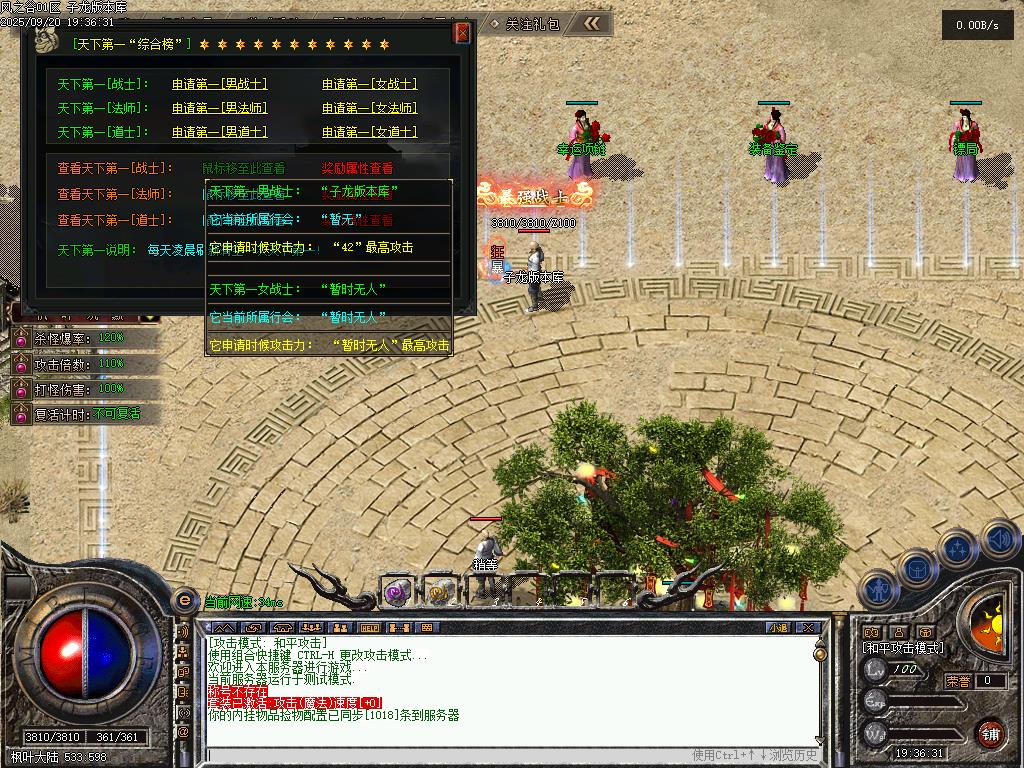Close the 天下第一 ranking panel

click(x=462, y=33)
